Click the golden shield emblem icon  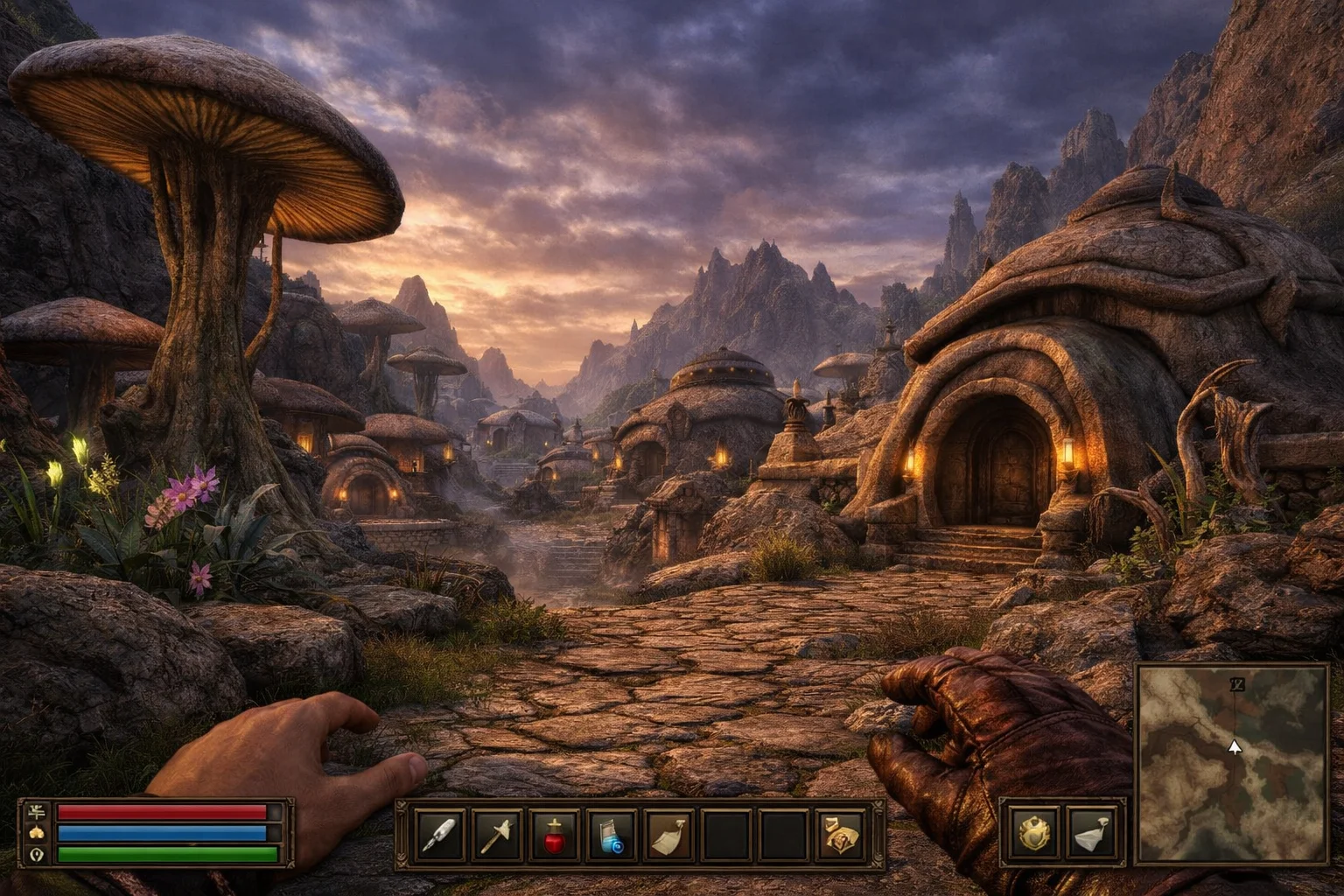(x=1035, y=832)
